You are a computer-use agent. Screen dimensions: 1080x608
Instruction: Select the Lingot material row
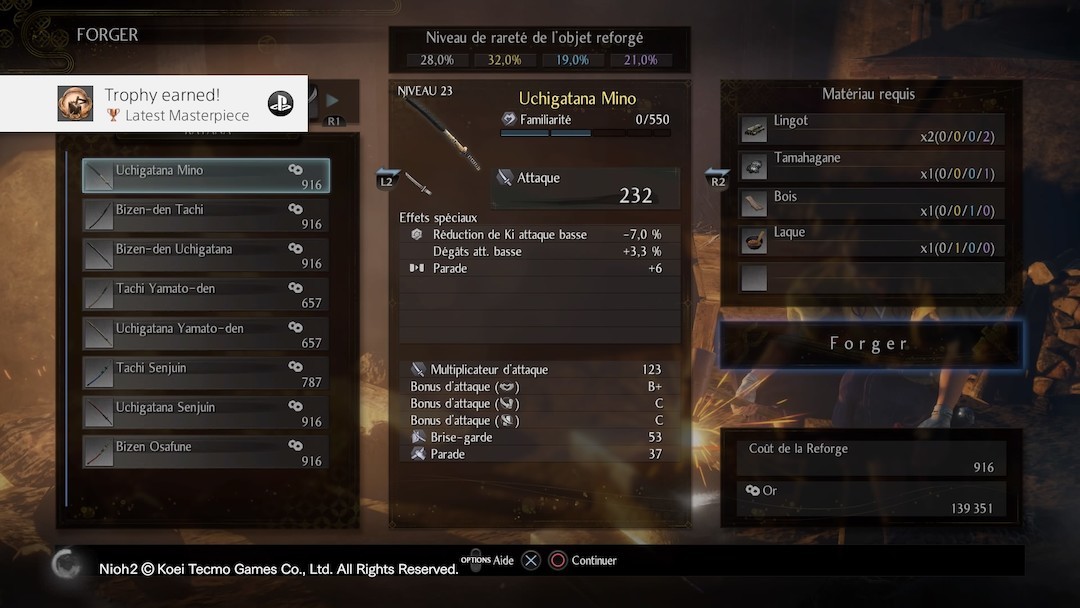(x=870, y=129)
